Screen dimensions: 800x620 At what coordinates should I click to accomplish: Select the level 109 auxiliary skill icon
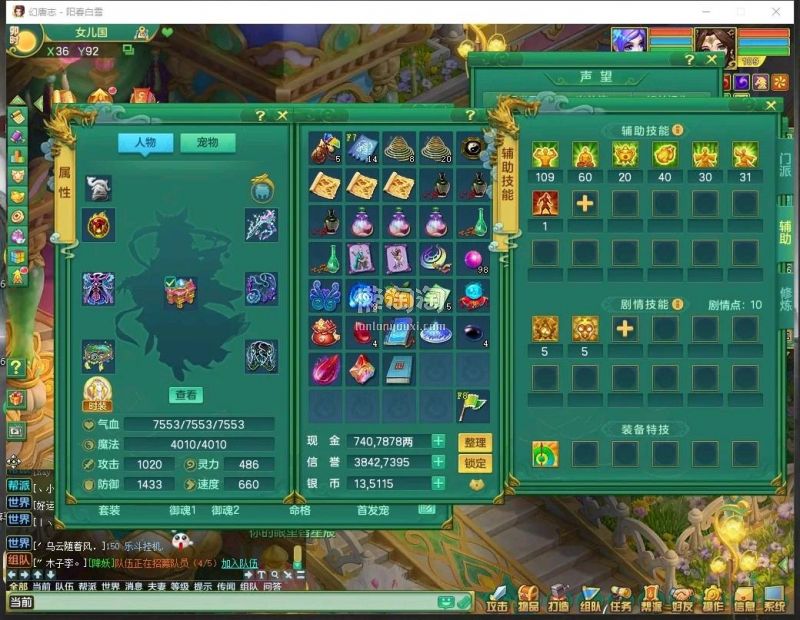[545, 154]
